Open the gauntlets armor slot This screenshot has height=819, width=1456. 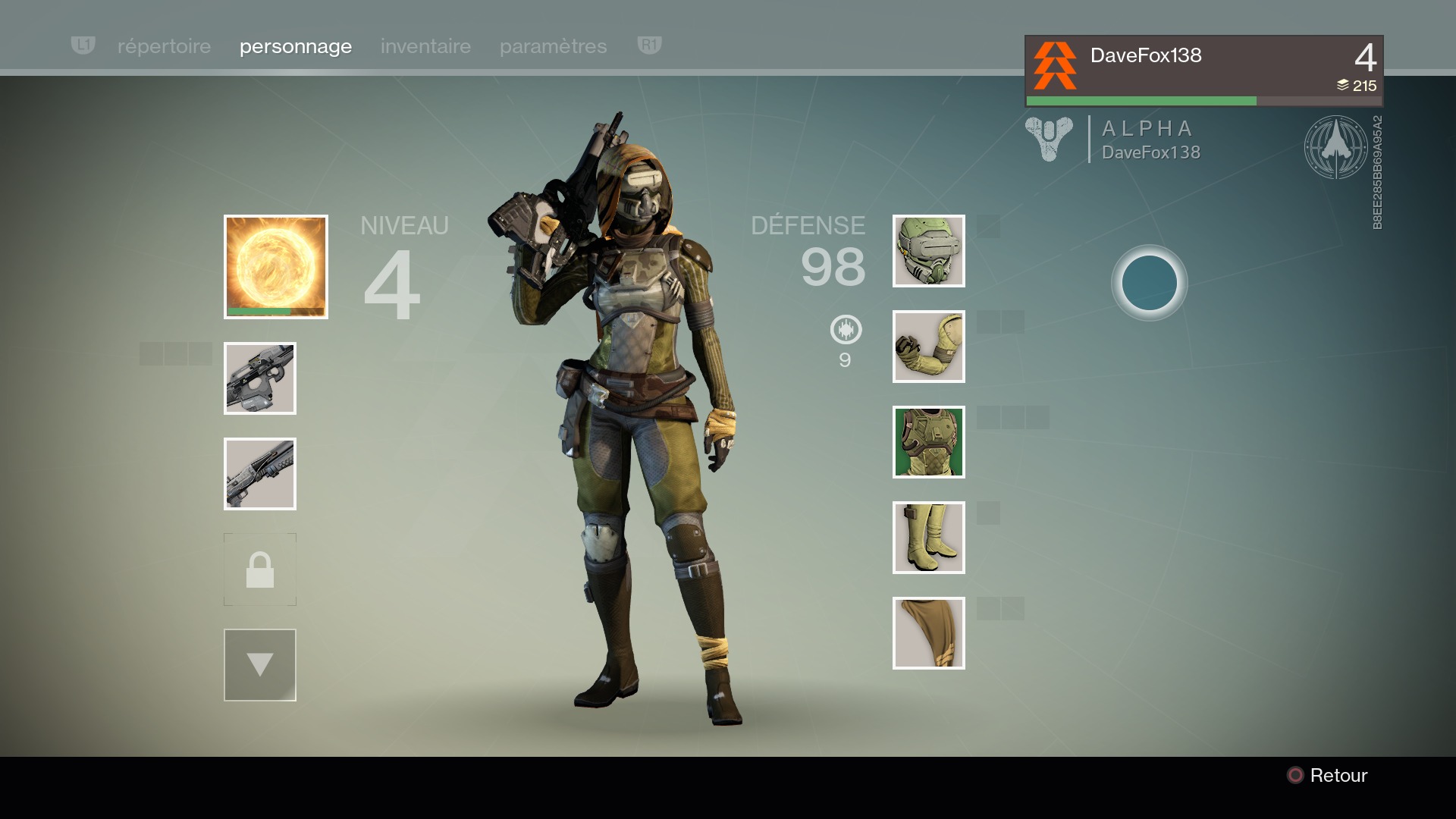point(929,347)
